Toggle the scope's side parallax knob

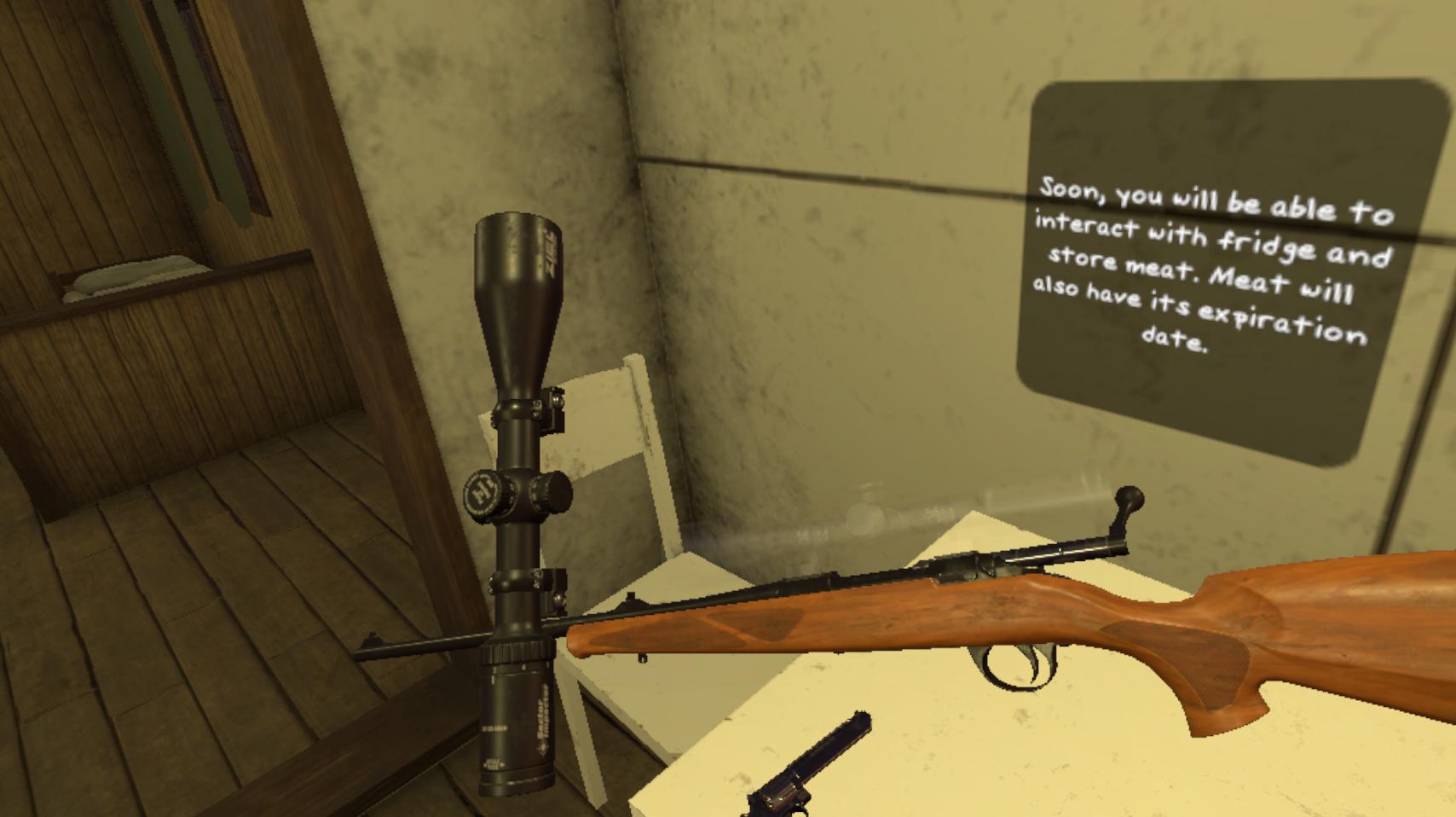coord(482,495)
